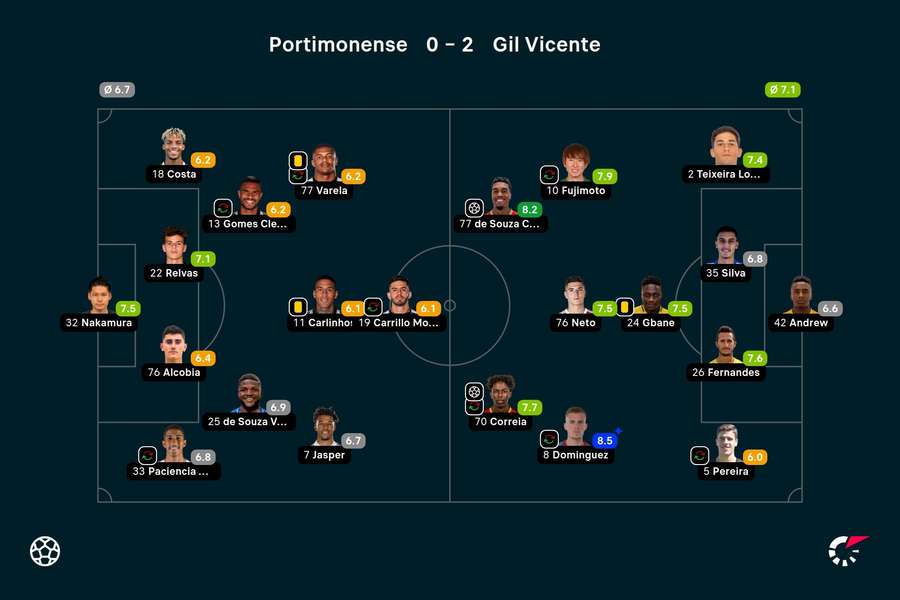Open goalkeeper Andrew's player tile
The height and width of the screenshot is (600, 900).
coord(800,304)
